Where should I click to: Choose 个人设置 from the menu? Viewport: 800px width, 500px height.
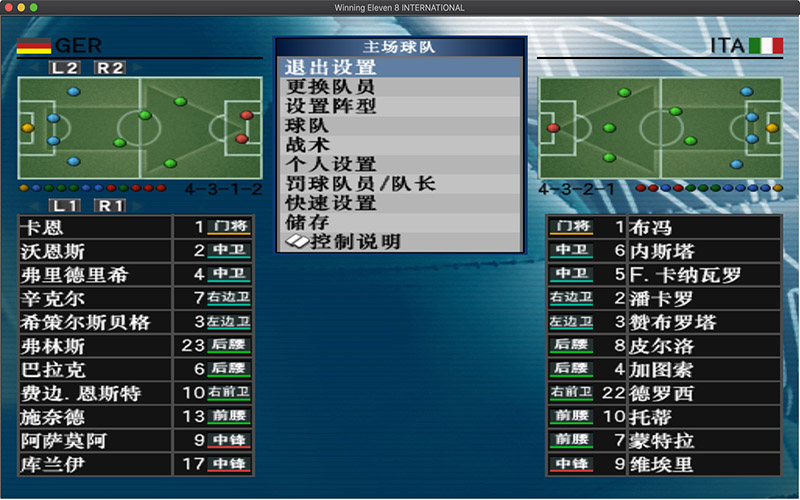[x=400, y=164]
